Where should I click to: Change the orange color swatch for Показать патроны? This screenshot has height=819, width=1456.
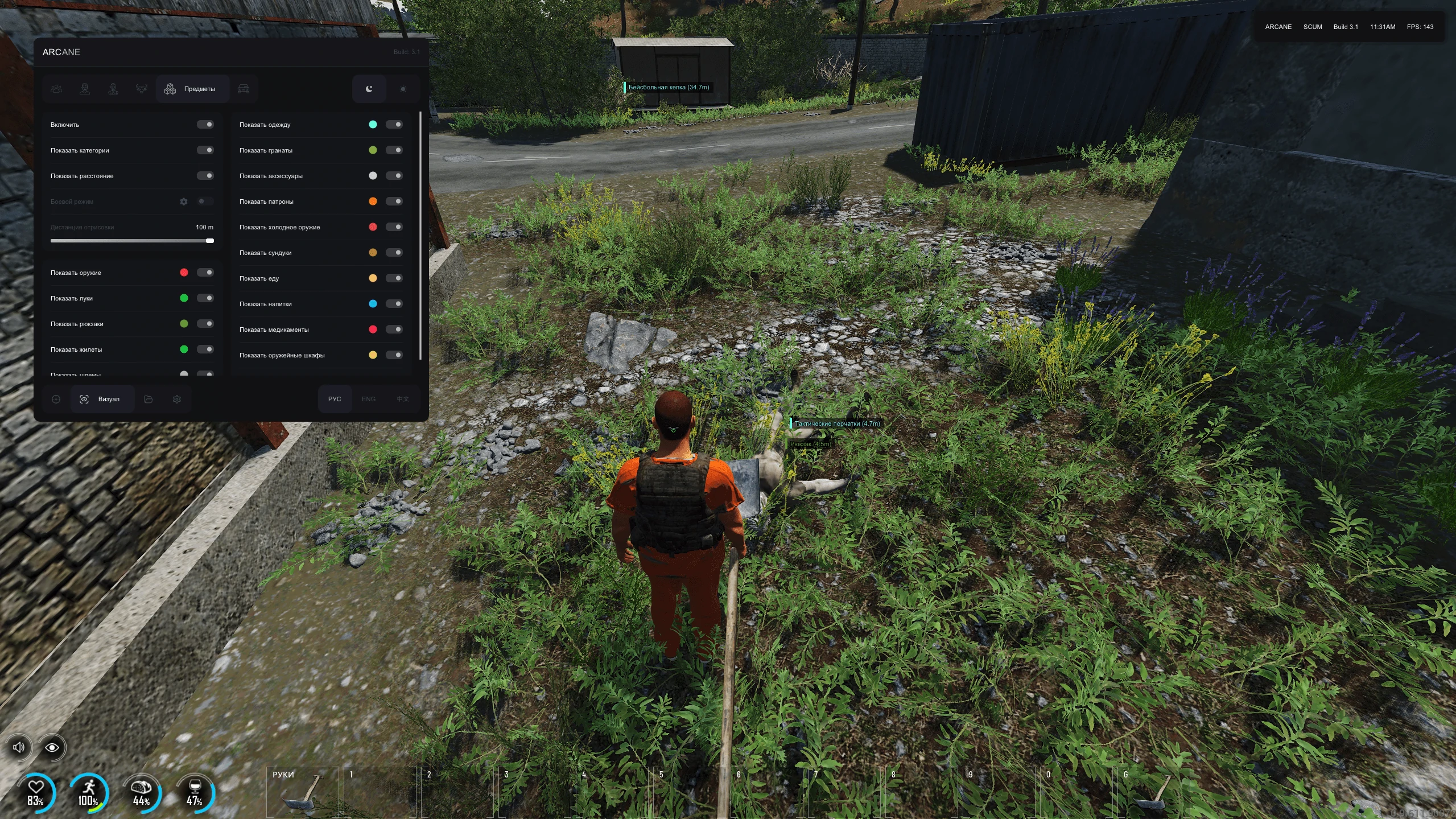click(x=373, y=201)
